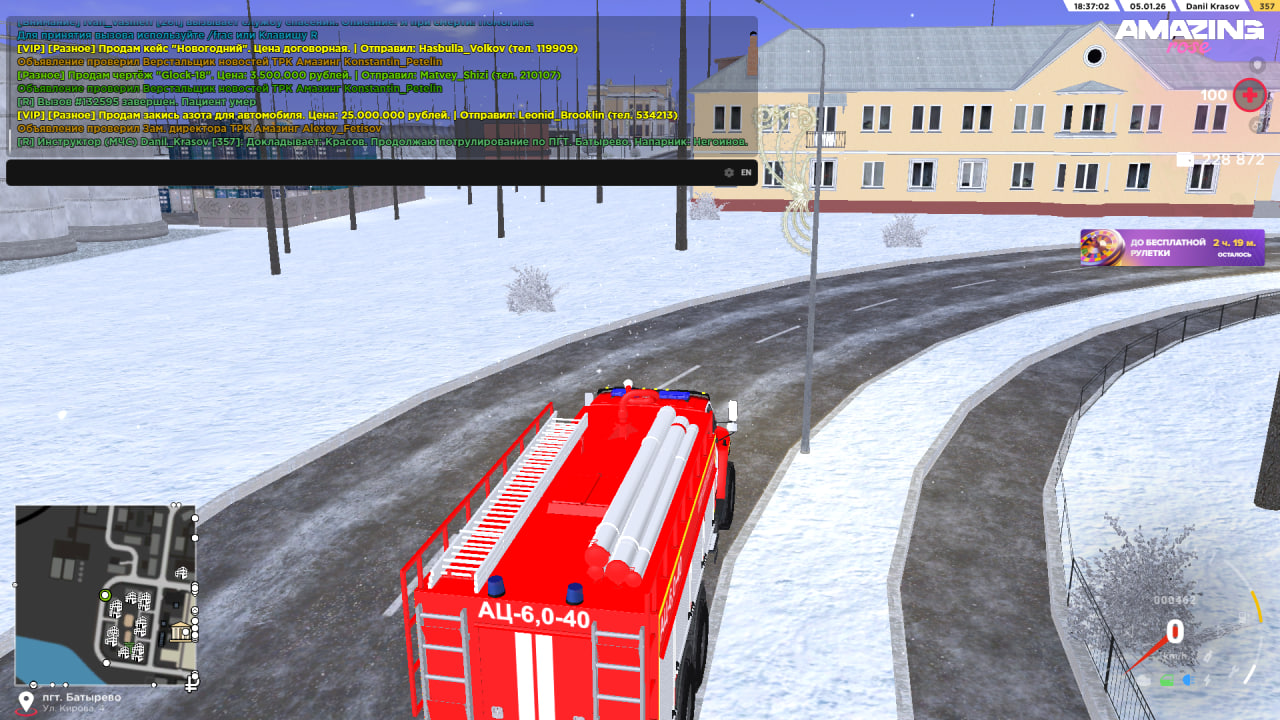Viewport: 1280px width, 720px height.
Task: Click the location pin beside пгт. Батырево
Action: [27, 701]
